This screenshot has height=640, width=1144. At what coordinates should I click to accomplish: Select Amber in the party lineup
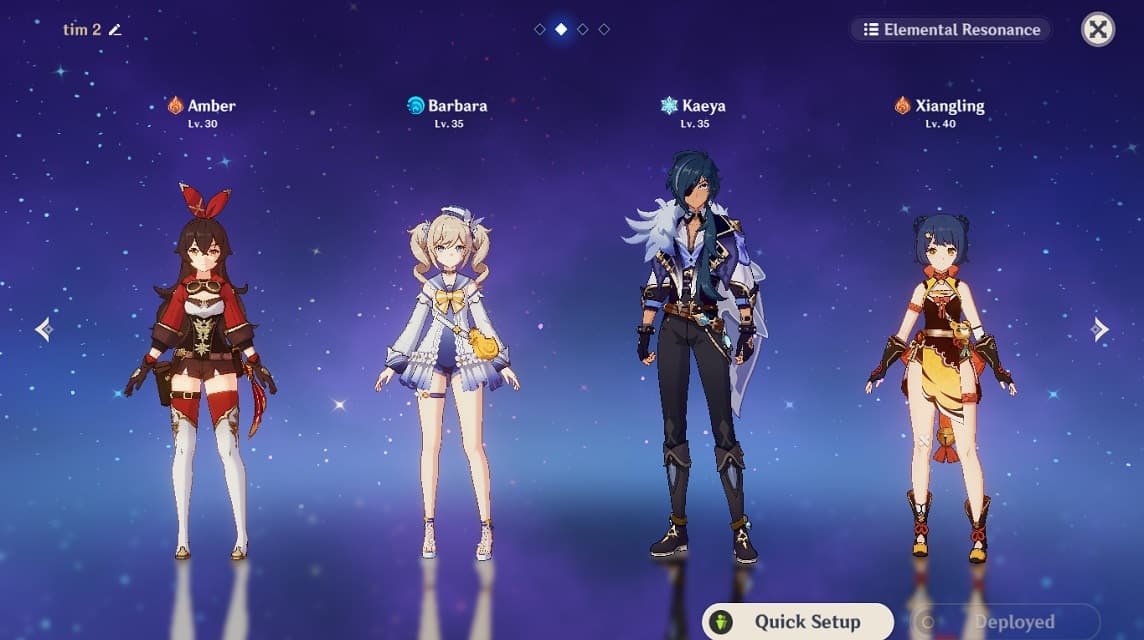[201, 370]
